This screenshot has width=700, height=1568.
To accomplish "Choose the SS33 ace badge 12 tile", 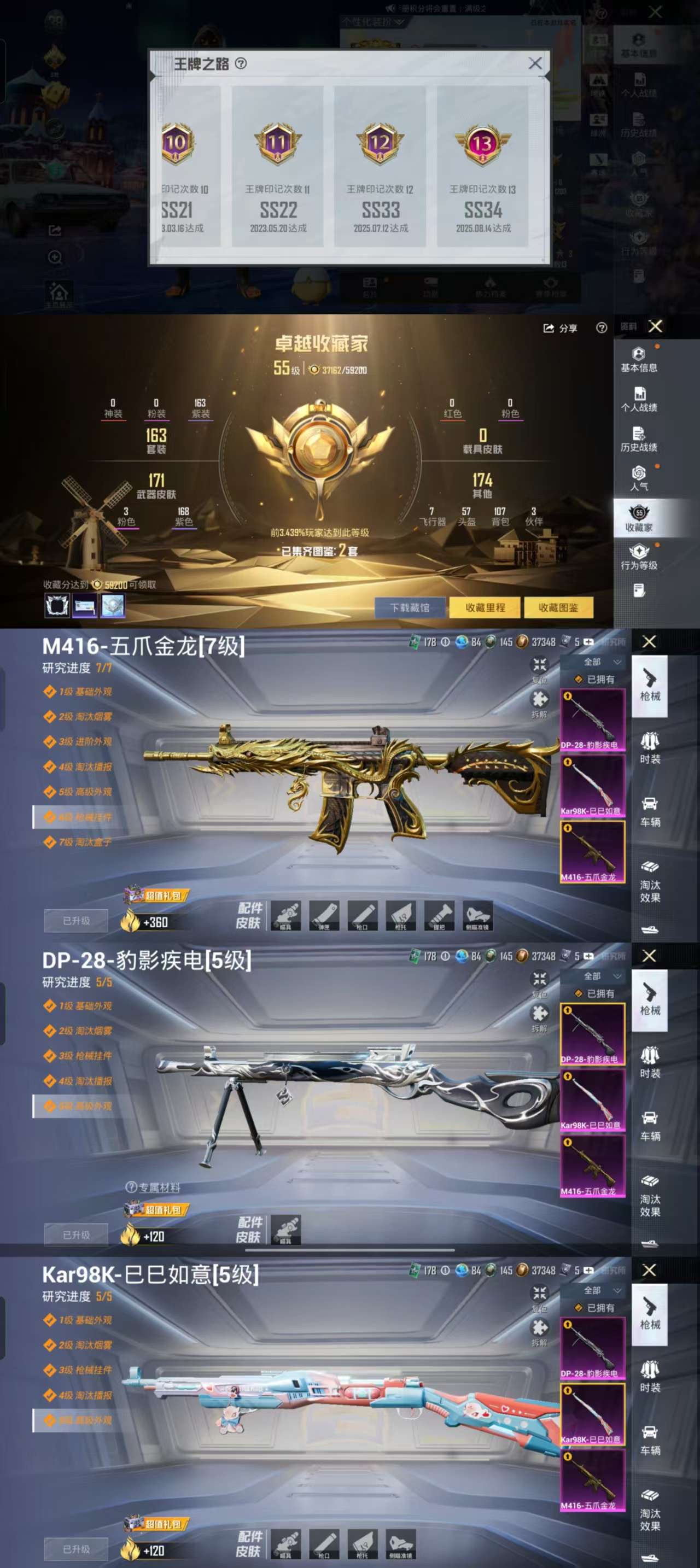I will pos(381,166).
